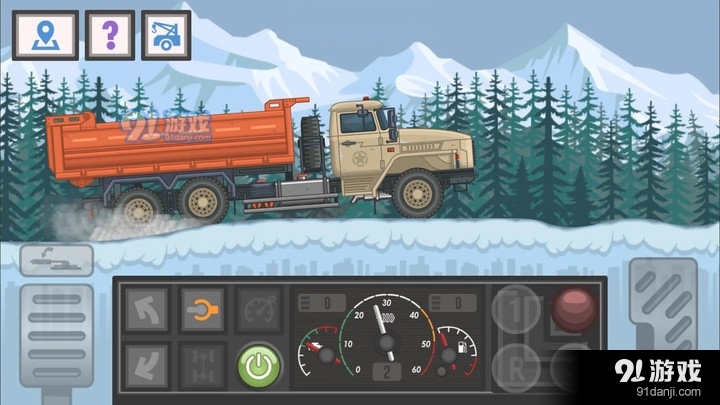Toggle the cruise control gauge button
This screenshot has width=720, height=405.
click(x=259, y=309)
